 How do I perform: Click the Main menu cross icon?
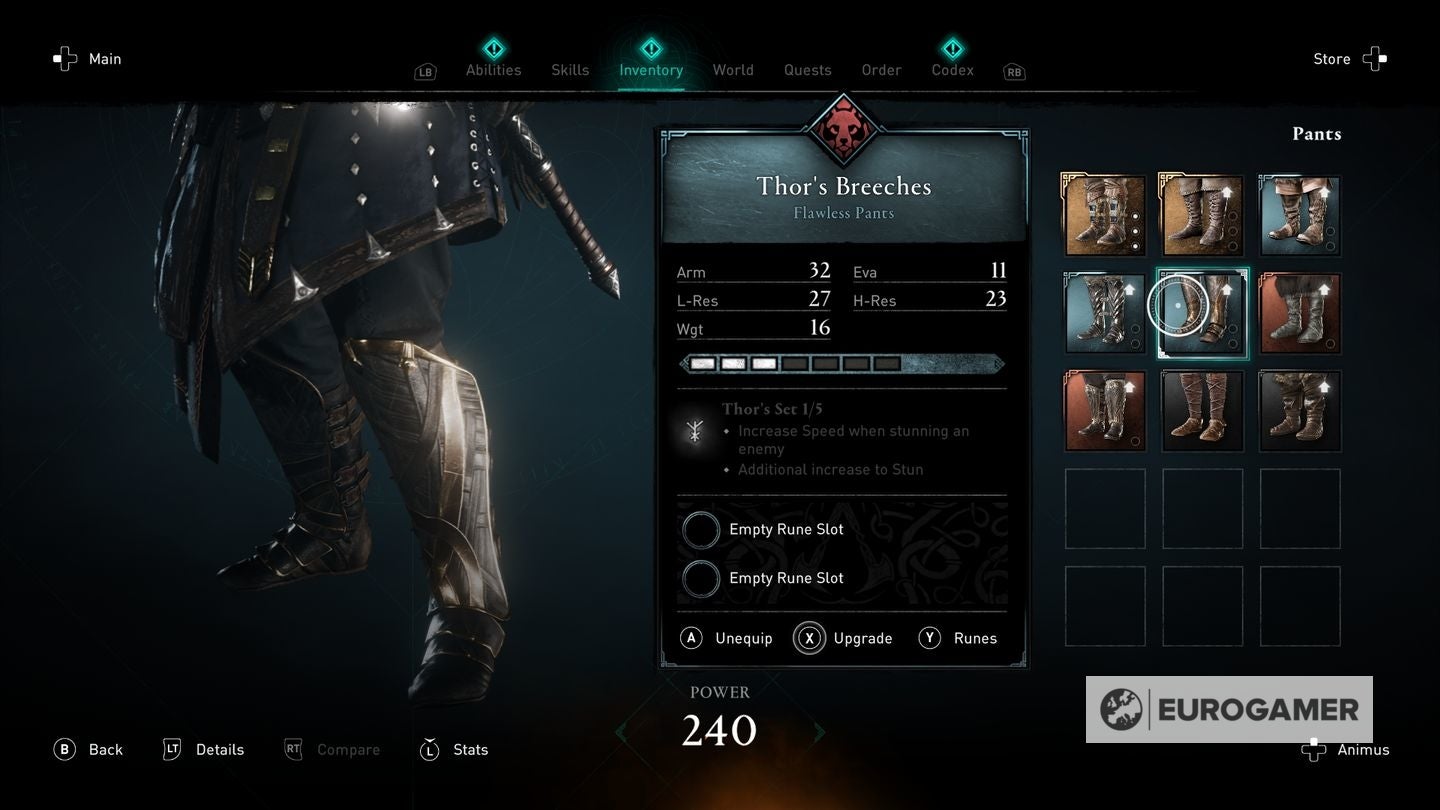pyautogui.click(x=64, y=58)
